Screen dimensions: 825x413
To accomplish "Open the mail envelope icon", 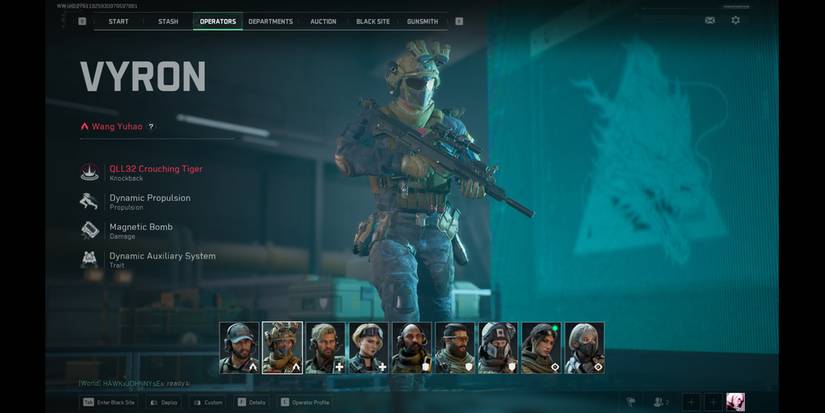I will (710, 20).
